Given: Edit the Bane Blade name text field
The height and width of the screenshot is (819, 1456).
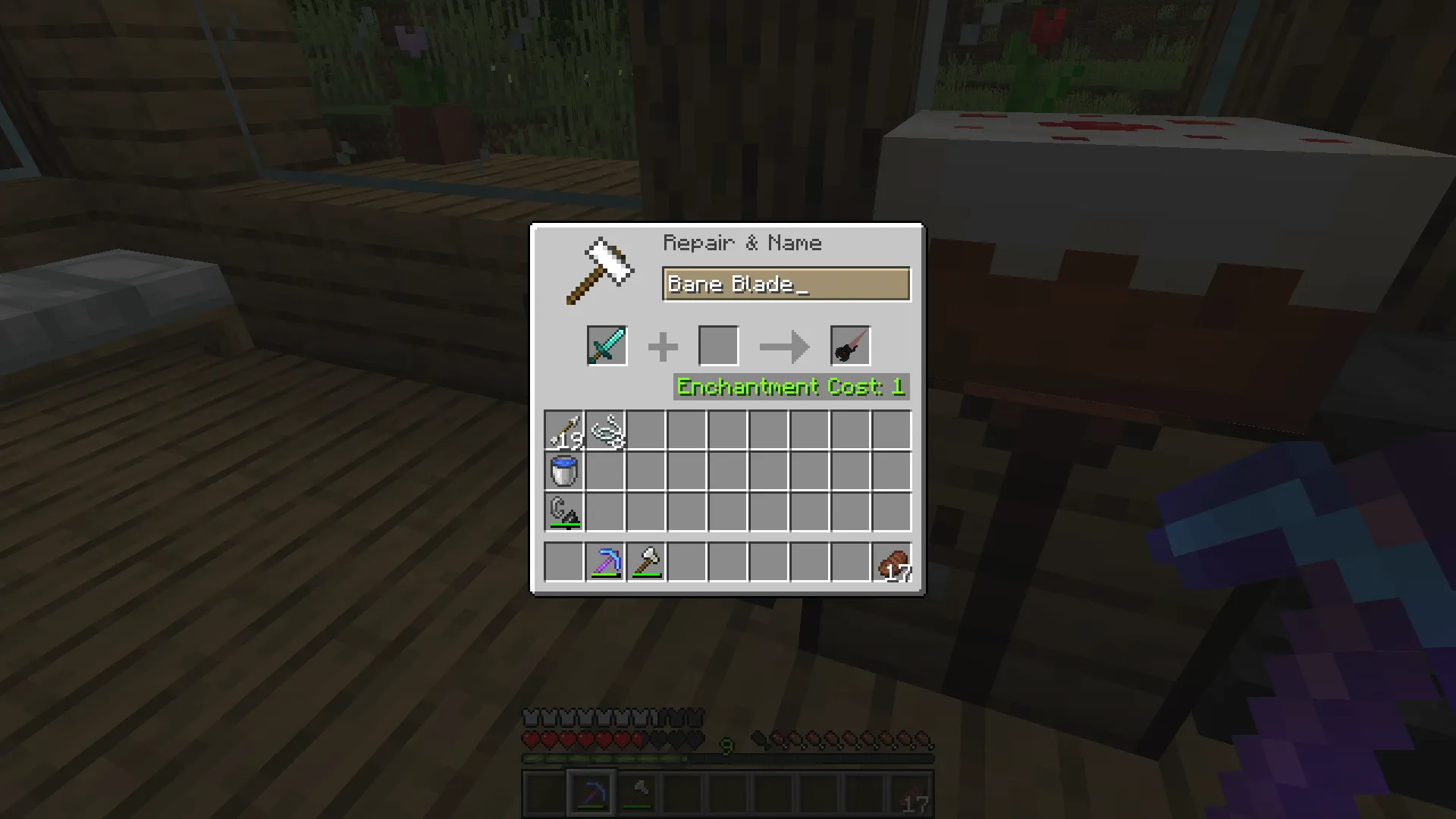Looking at the screenshot, I should point(785,284).
